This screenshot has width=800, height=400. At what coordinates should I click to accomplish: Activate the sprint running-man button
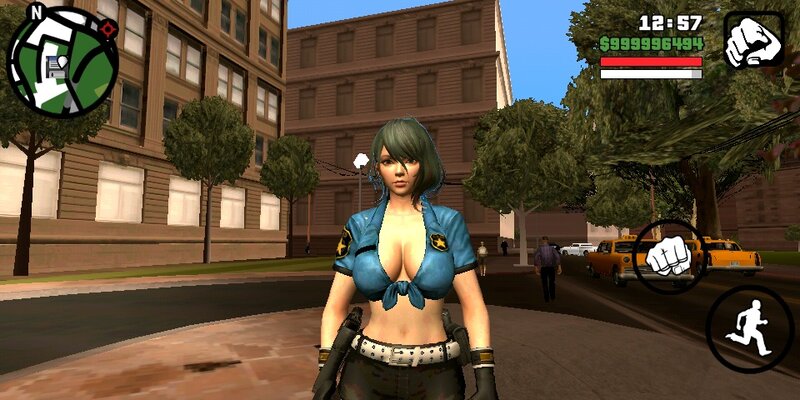pyautogui.click(x=749, y=329)
